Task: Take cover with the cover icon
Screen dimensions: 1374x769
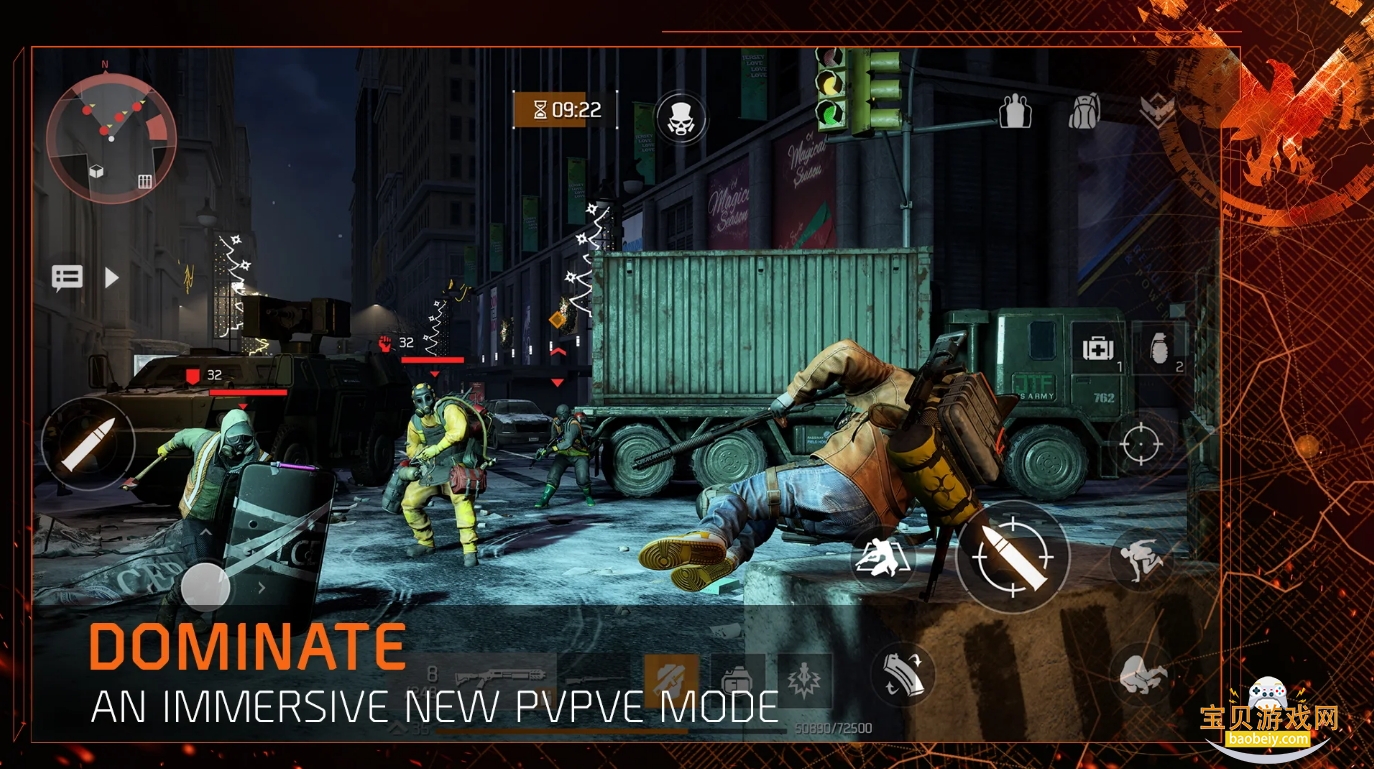Action: click(x=883, y=557)
